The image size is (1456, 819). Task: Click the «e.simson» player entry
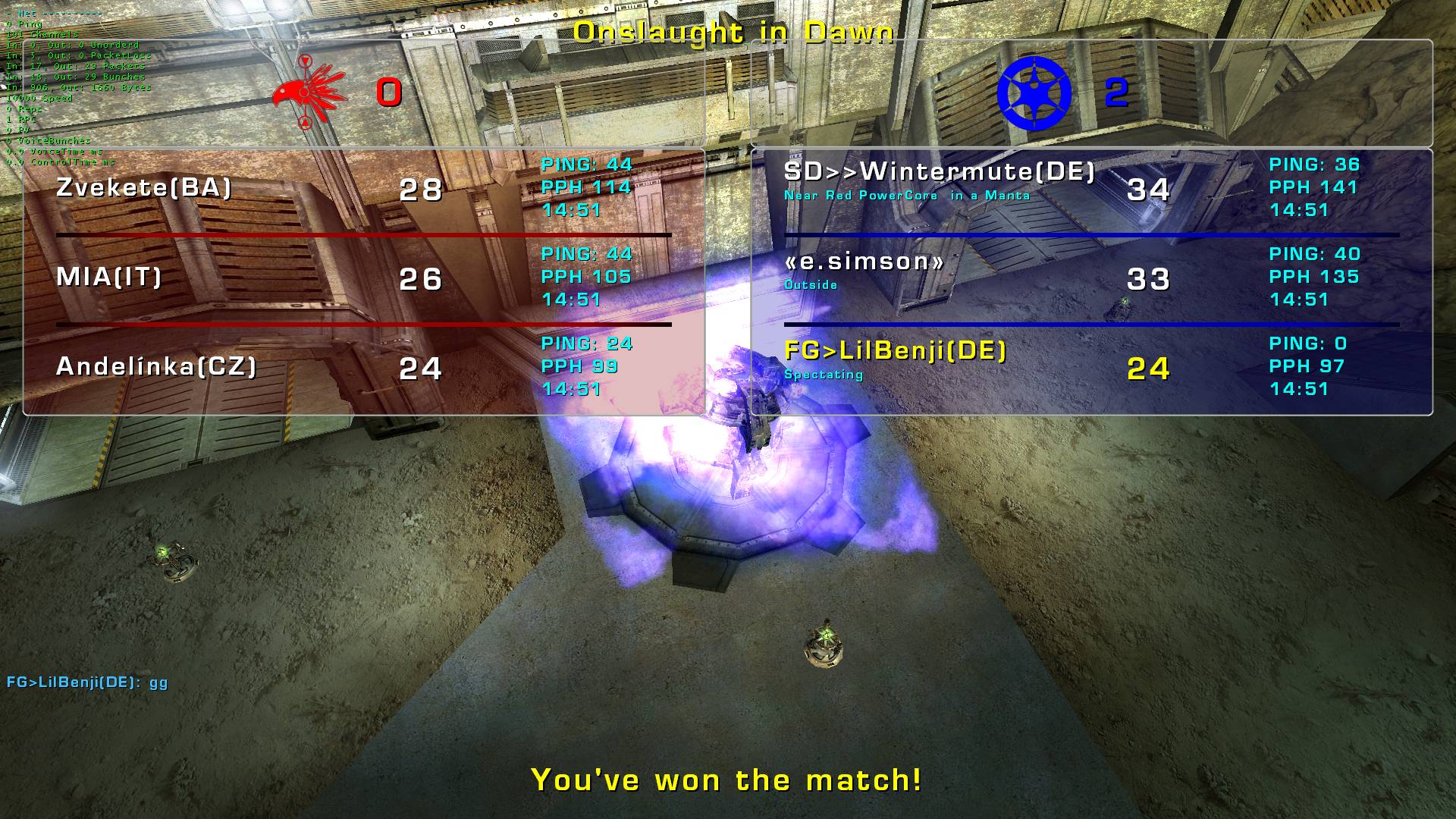click(864, 262)
